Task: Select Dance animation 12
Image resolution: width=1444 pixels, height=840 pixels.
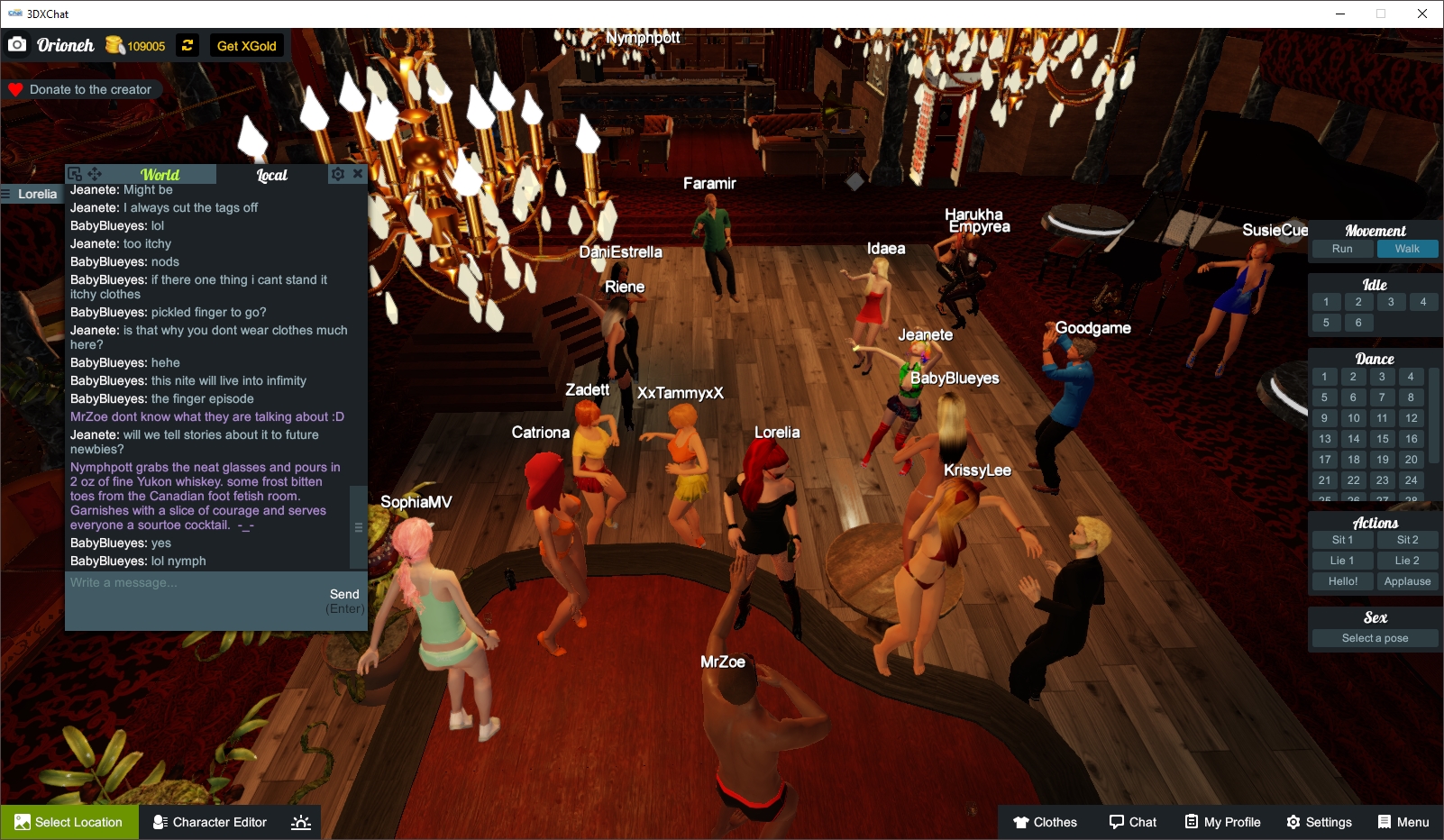Action: point(1410,418)
